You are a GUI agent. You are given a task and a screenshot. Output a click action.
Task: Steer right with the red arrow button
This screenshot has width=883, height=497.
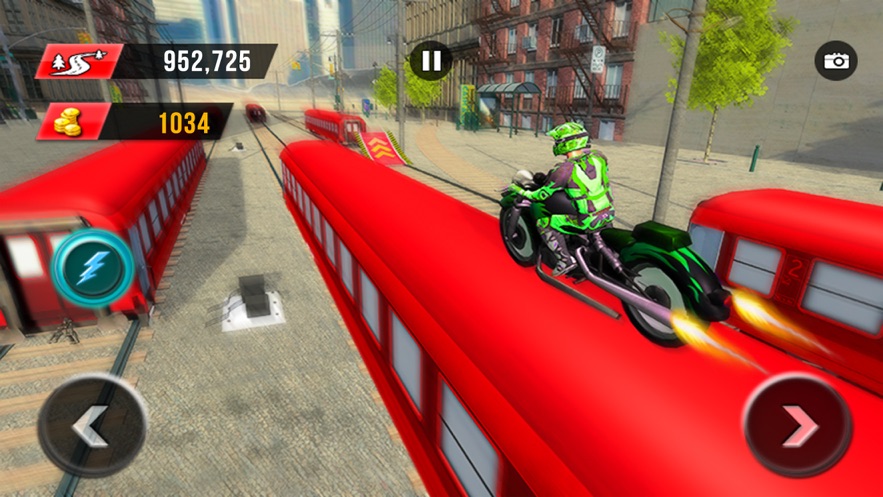click(798, 427)
